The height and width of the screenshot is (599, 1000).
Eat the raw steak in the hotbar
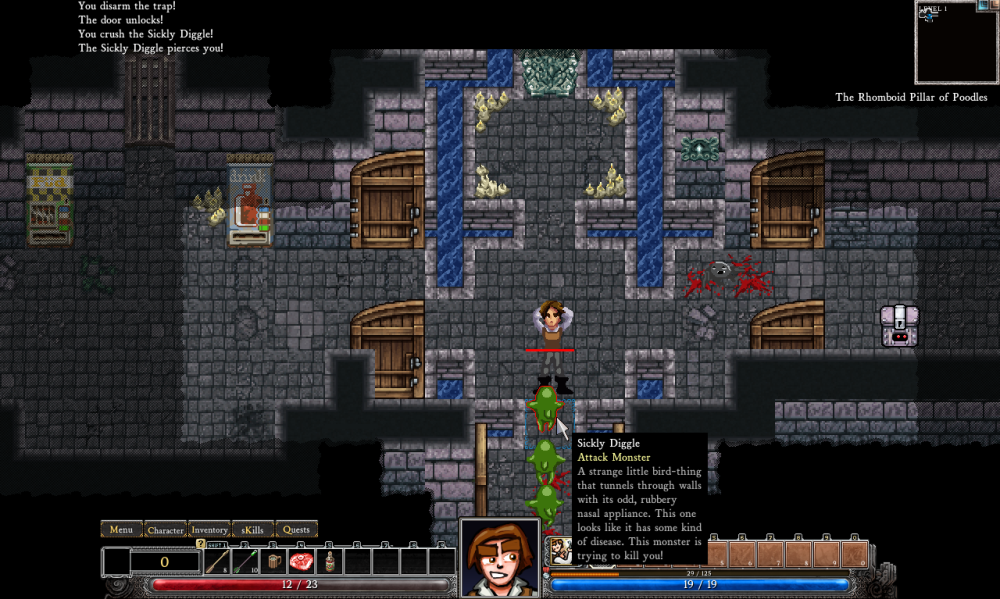coord(302,562)
